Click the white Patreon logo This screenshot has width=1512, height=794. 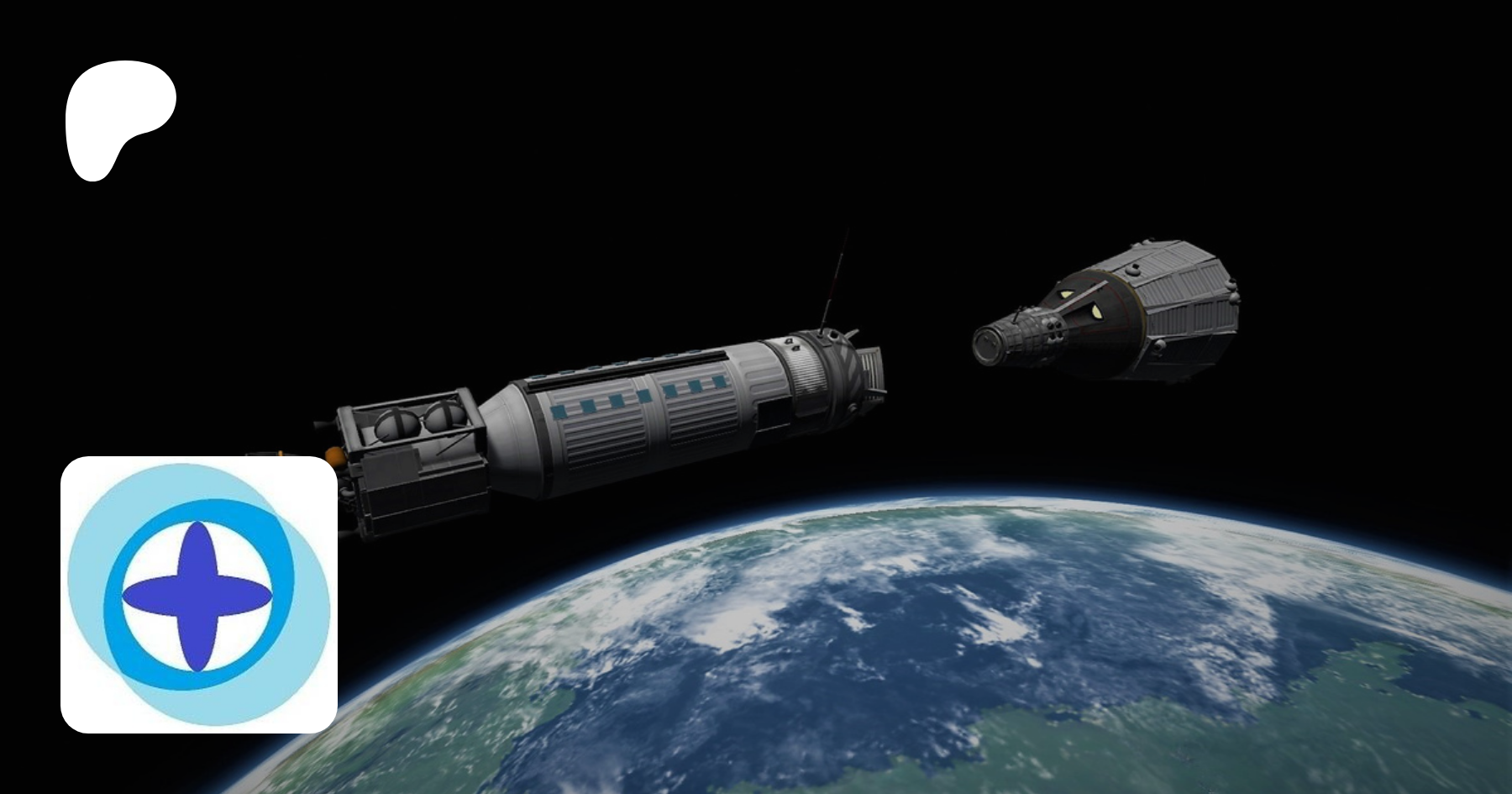(x=118, y=118)
